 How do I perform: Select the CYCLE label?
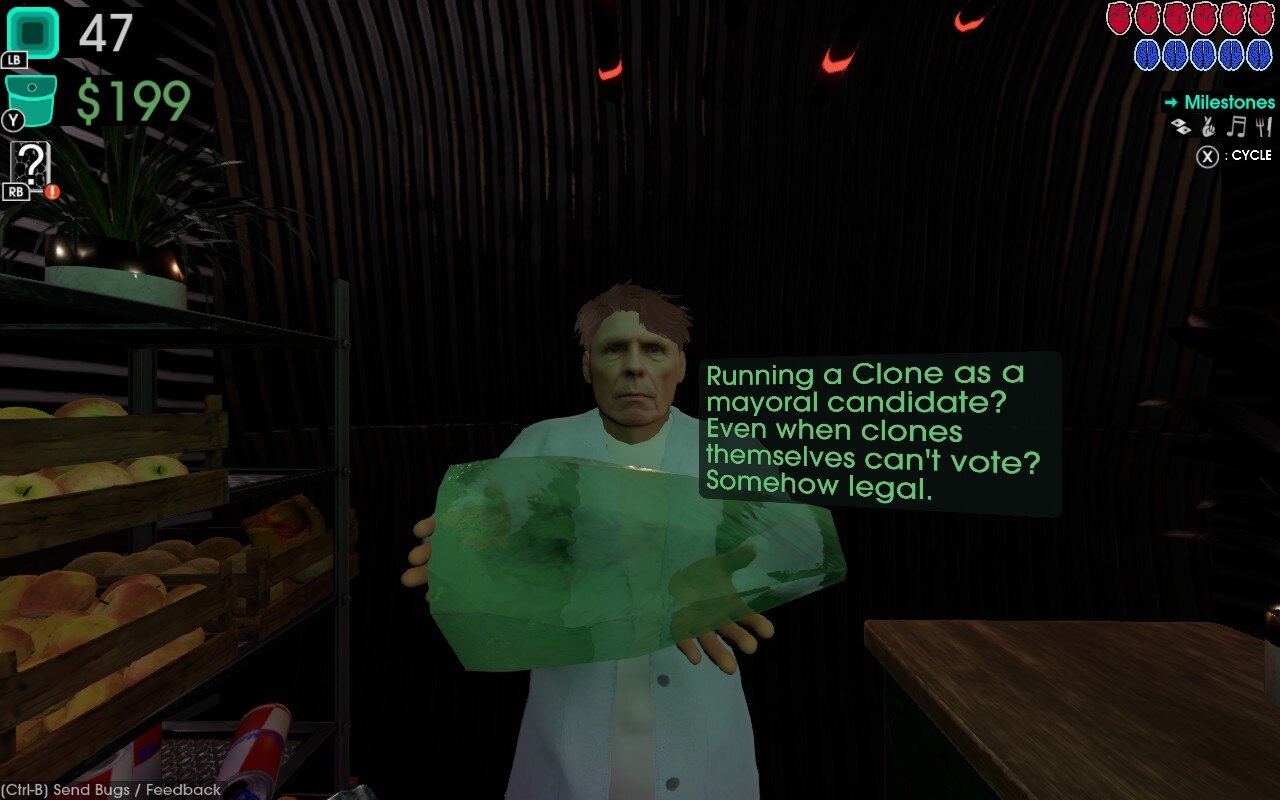[1250, 155]
